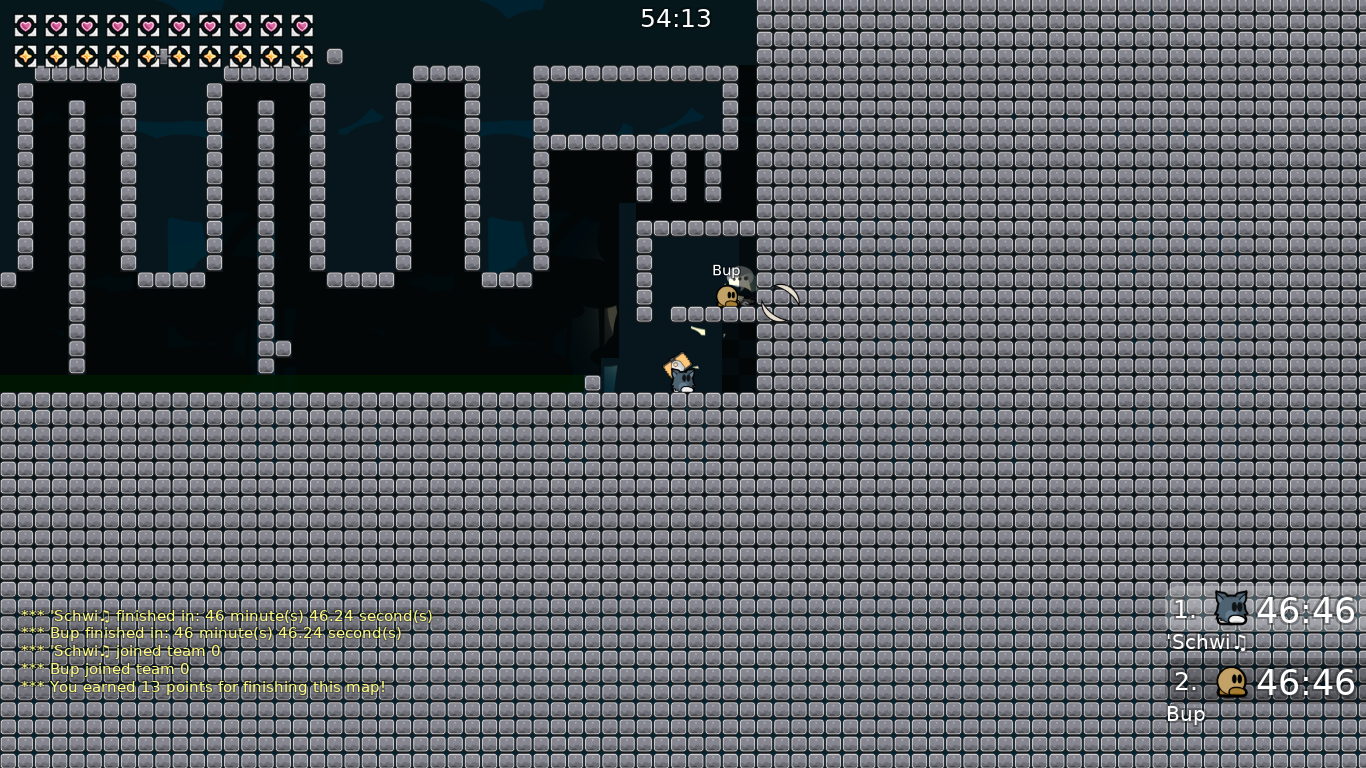
Task: Click Bup's 46:46 finish time on scoreboard
Action: tap(1306, 683)
